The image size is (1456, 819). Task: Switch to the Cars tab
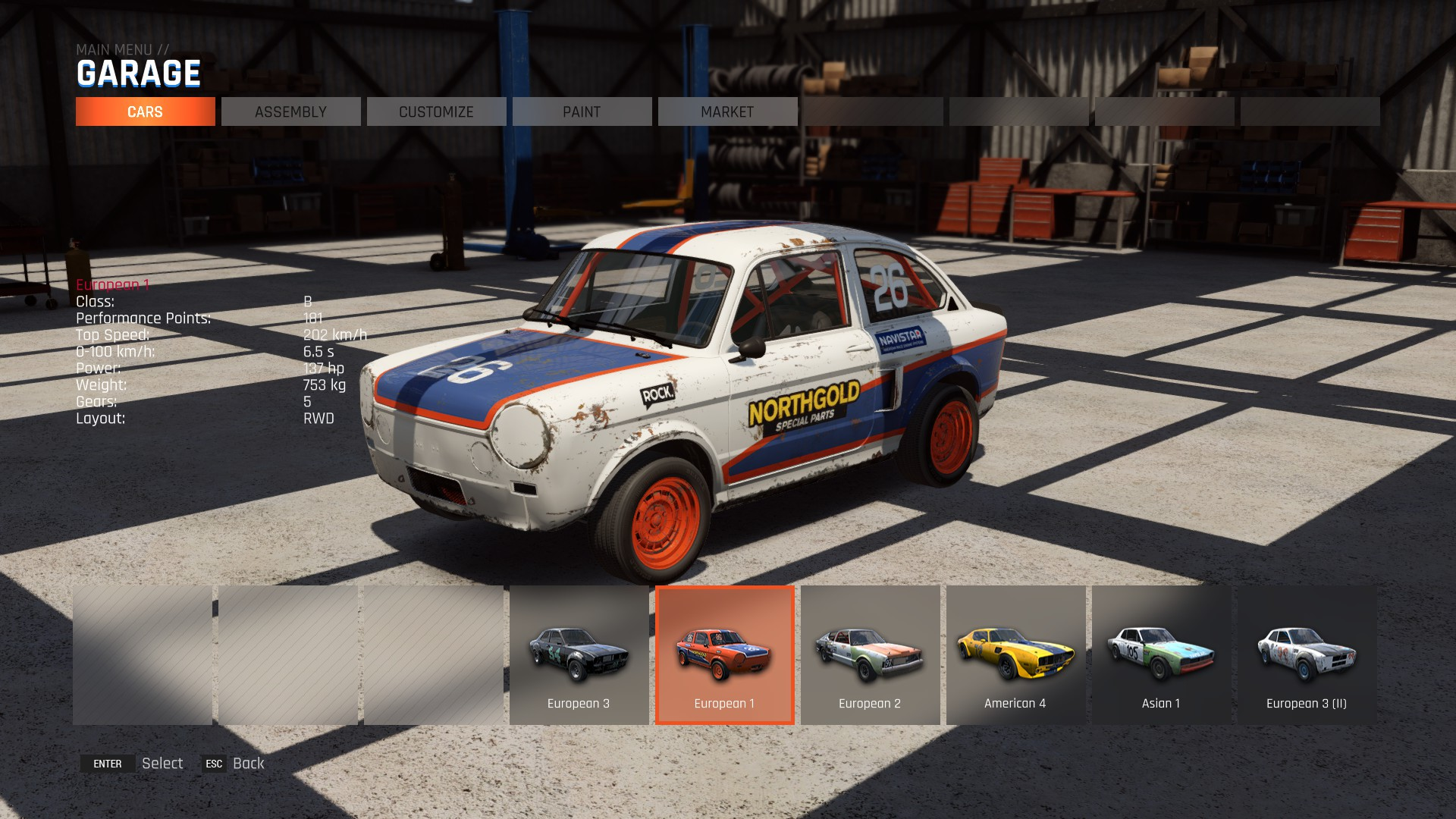point(145,111)
